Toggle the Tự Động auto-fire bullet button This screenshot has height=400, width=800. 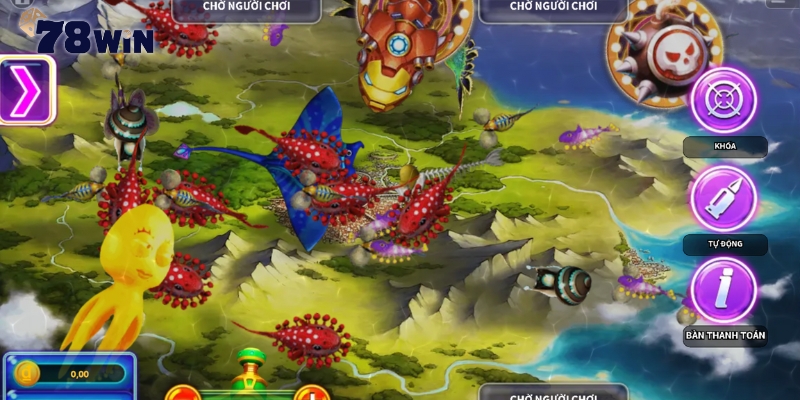click(x=723, y=197)
